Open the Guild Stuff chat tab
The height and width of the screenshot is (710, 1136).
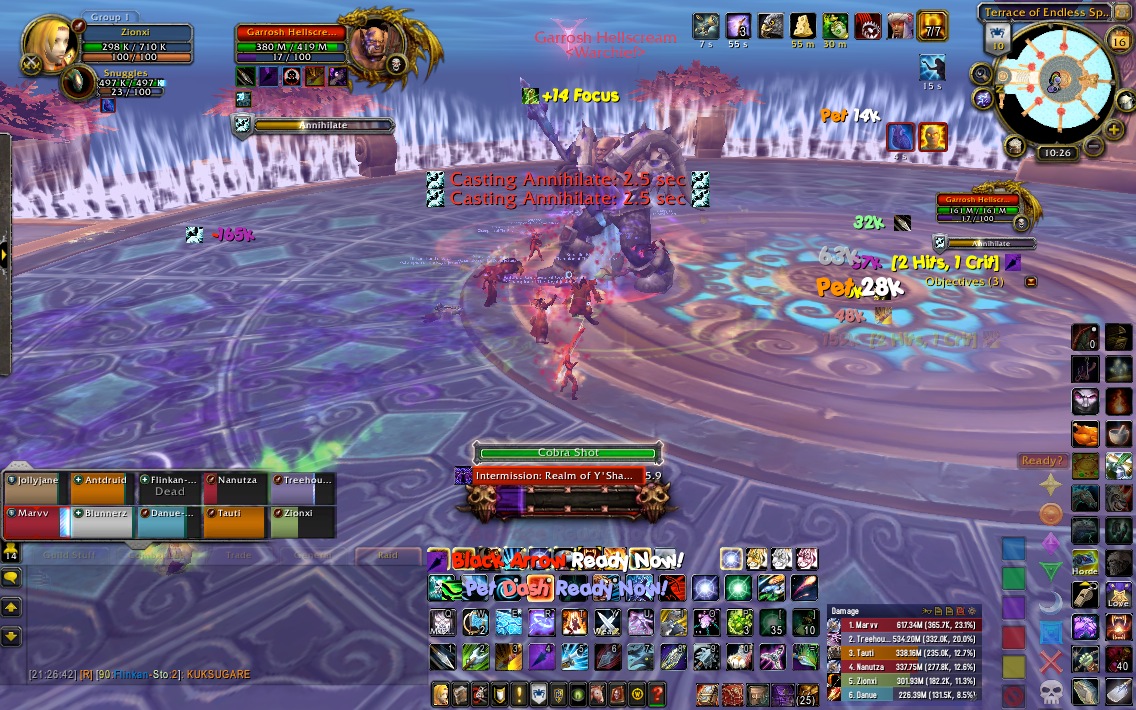click(x=69, y=555)
